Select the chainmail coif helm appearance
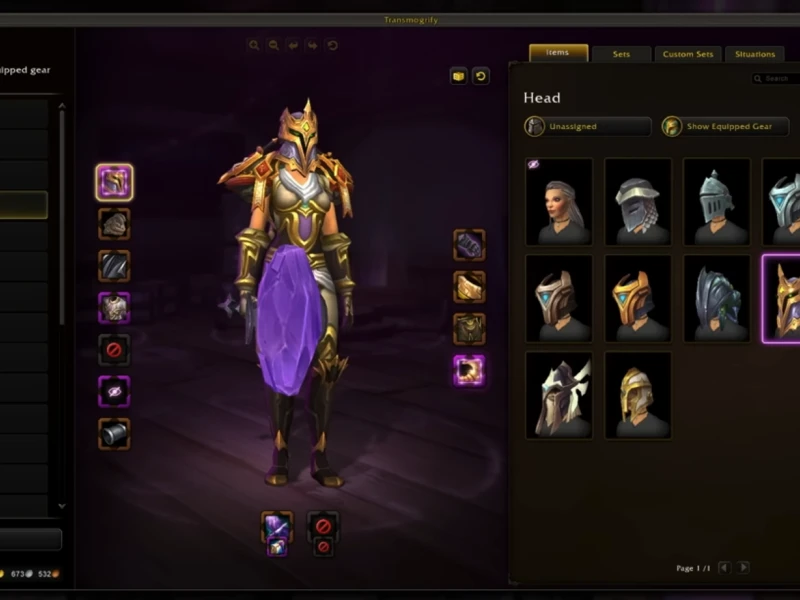Screen dimensions: 800x600 click(638, 201)
